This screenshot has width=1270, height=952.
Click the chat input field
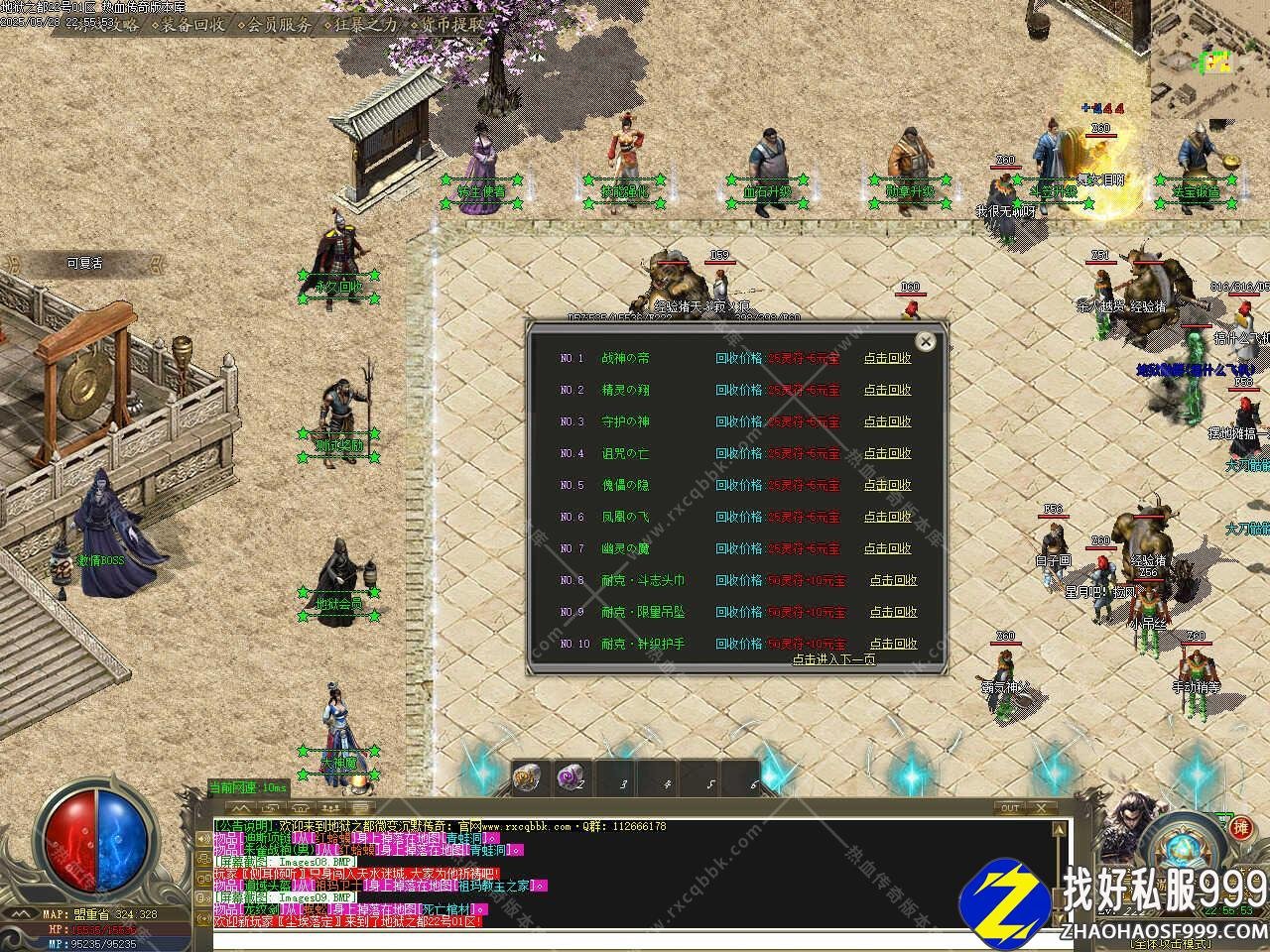click(595, 937)
